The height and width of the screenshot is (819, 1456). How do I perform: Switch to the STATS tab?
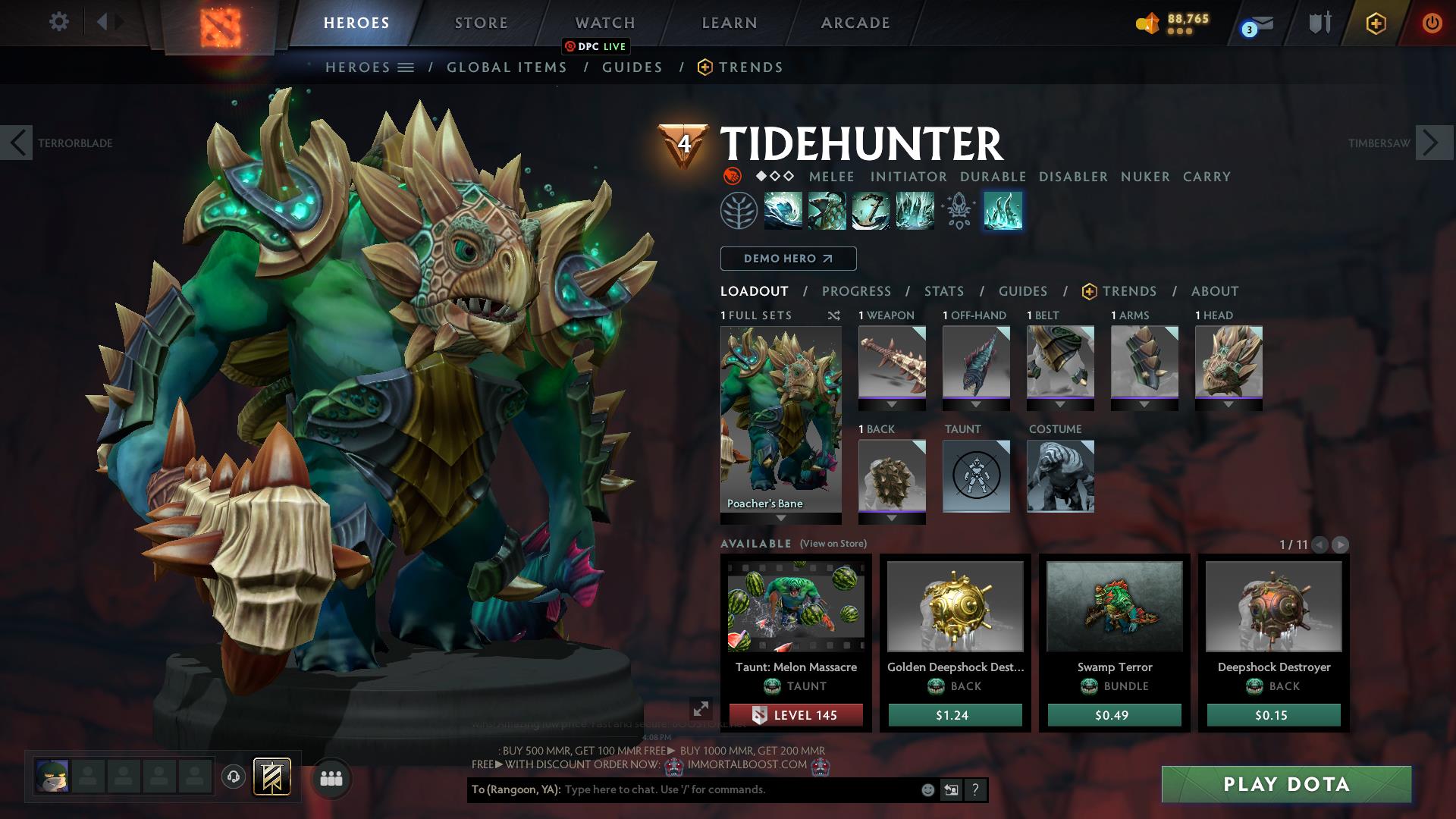tap(943, 290)
